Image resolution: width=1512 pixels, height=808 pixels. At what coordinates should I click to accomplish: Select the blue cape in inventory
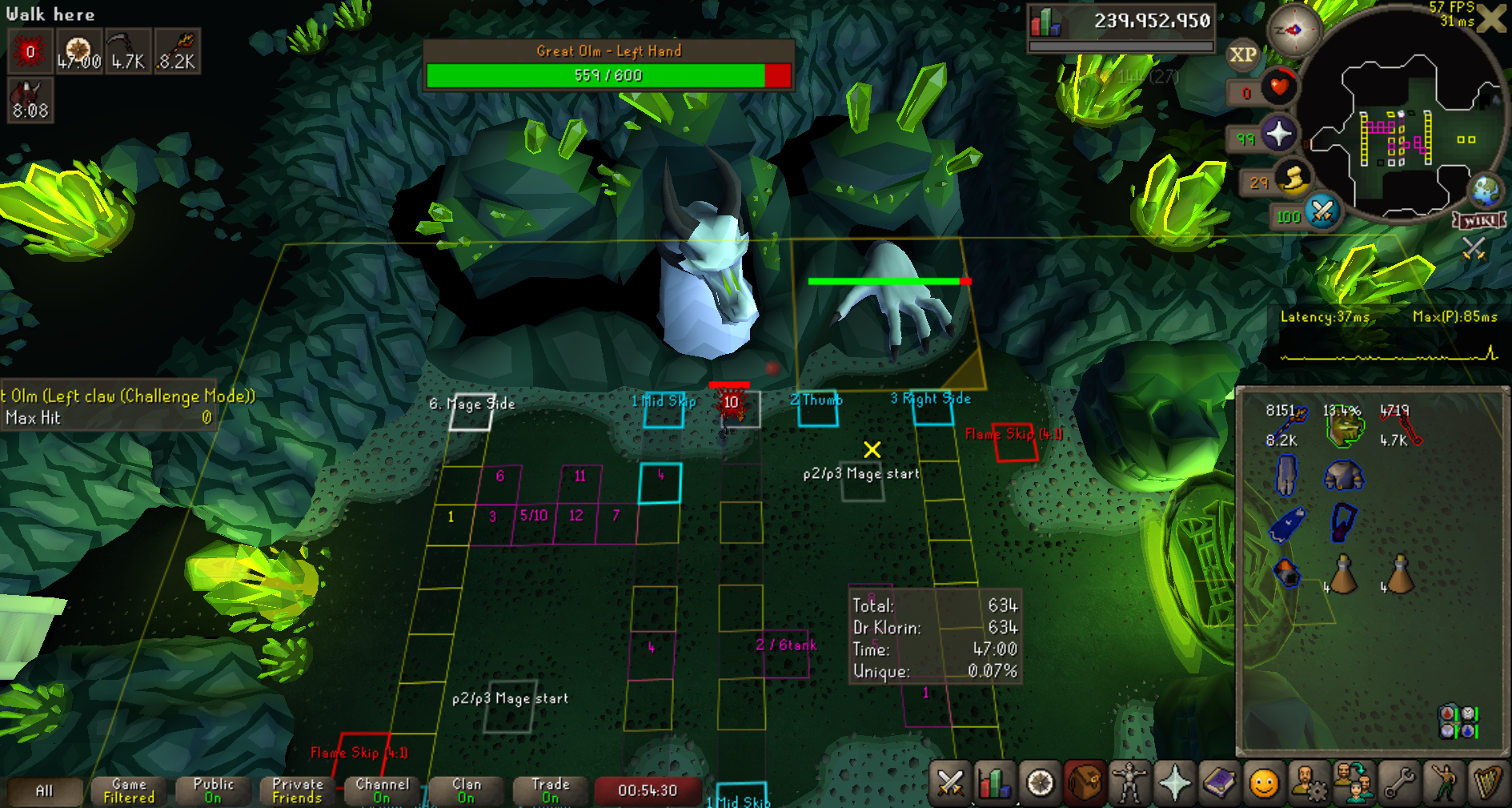[x=1286, y=525]
